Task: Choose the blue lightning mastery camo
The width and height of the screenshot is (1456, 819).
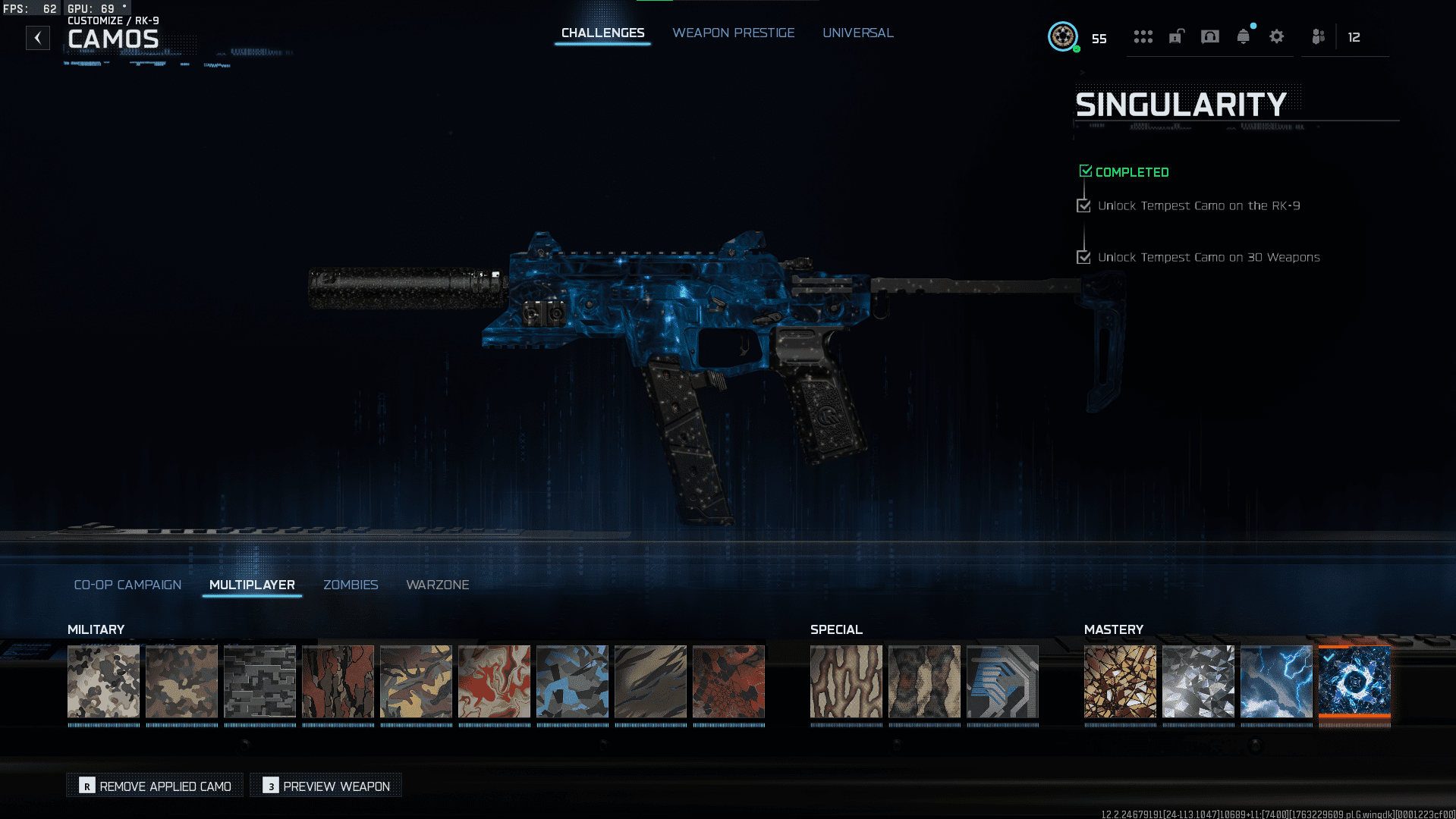Action: 1276,681
